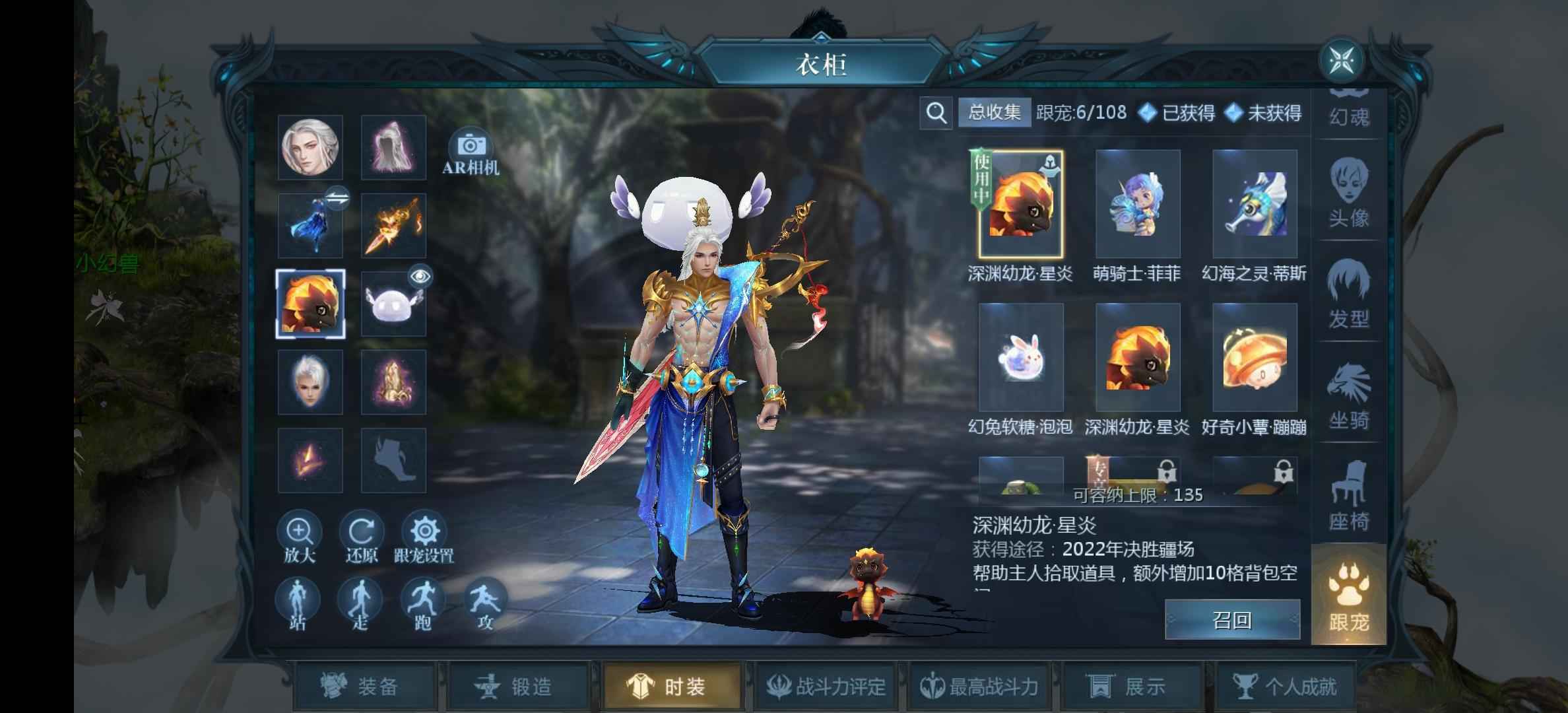Open the 坐骑 mount tab
This screenshot has height=713, width=1568.
tap(1348, 395)
